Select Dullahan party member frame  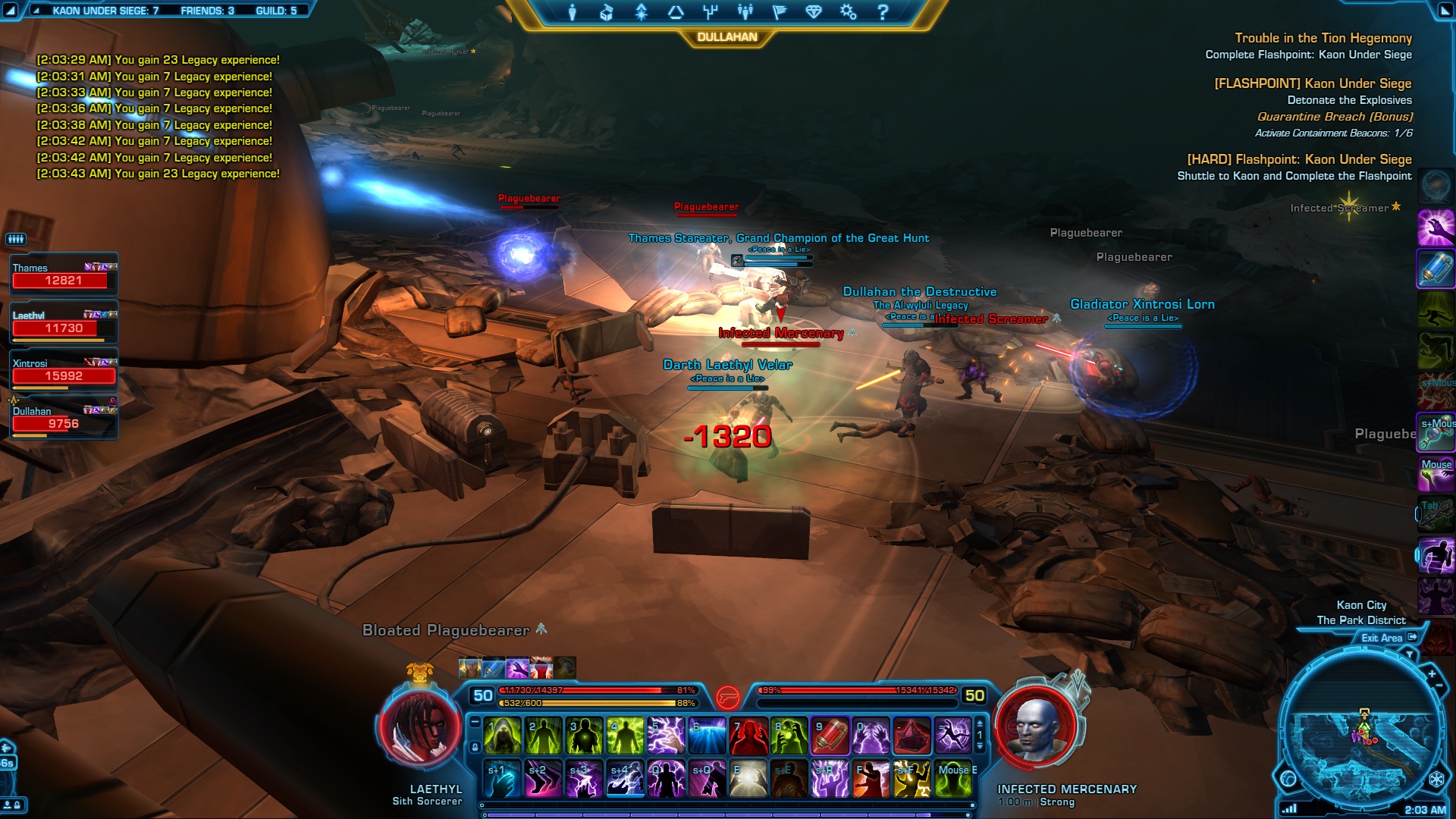(x=64, y=418)
